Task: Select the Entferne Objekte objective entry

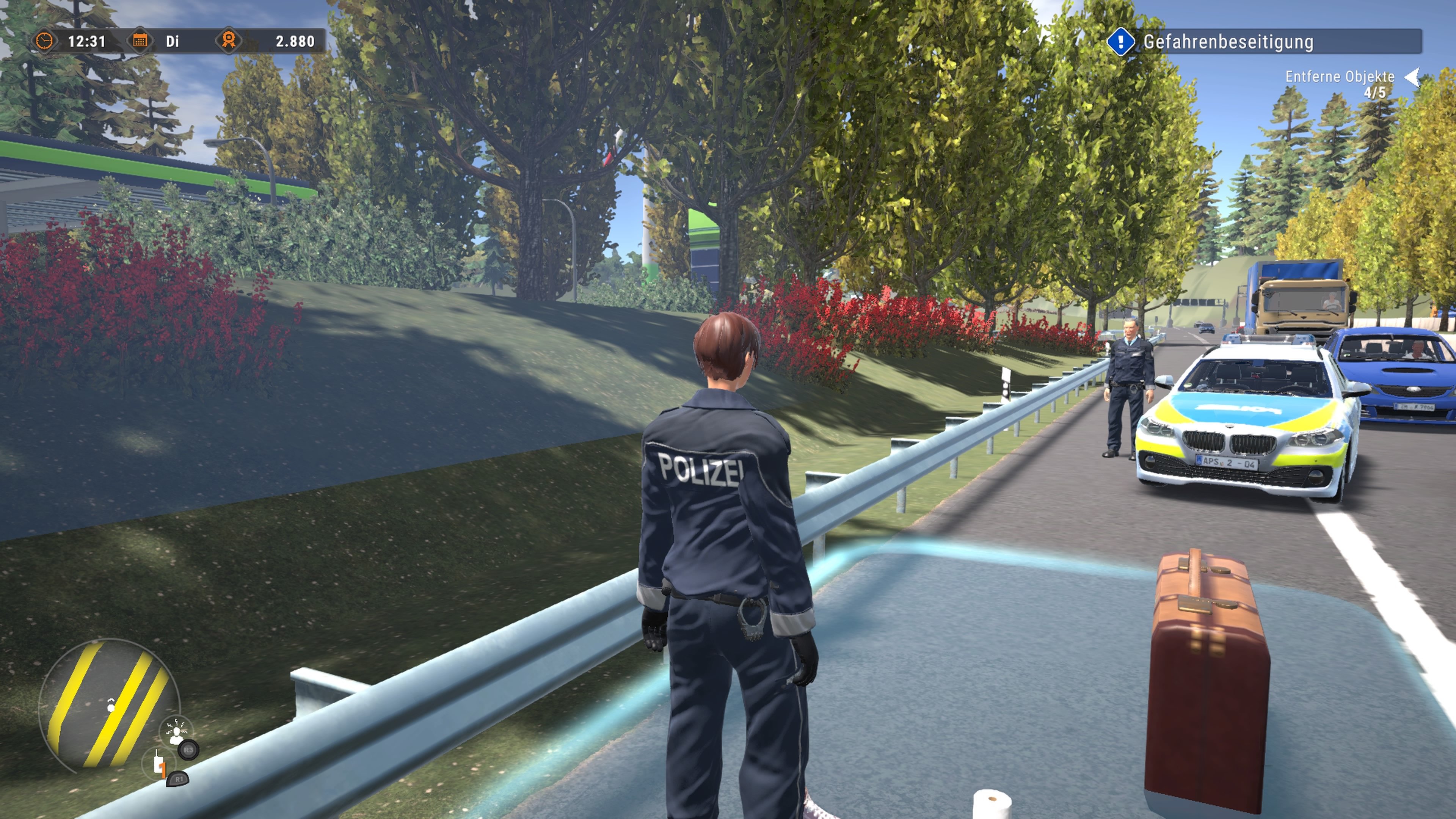Action: [1340, 76]
